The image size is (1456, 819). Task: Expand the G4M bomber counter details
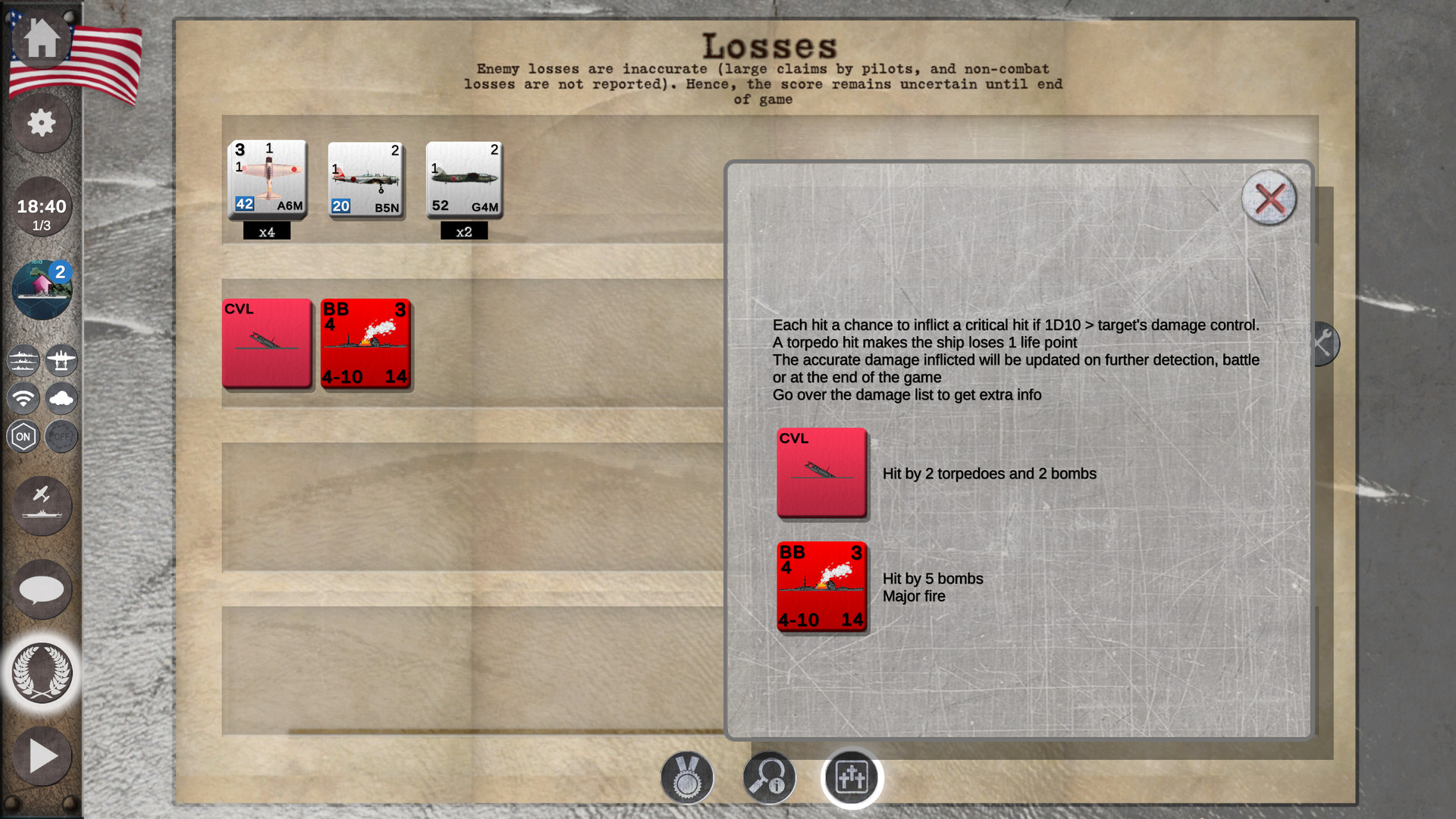pyautogui.click(x=463, y=180)
